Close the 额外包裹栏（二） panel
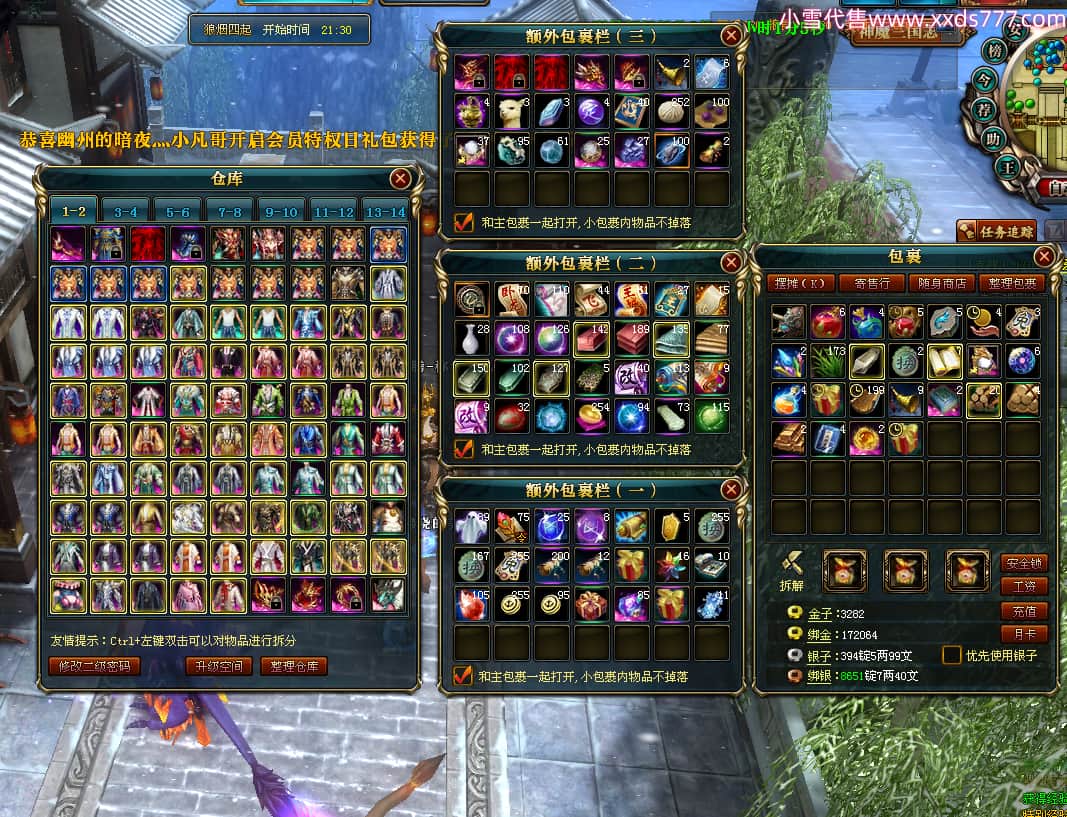Viewport: 1067px width, 817px height. [731, 262]
